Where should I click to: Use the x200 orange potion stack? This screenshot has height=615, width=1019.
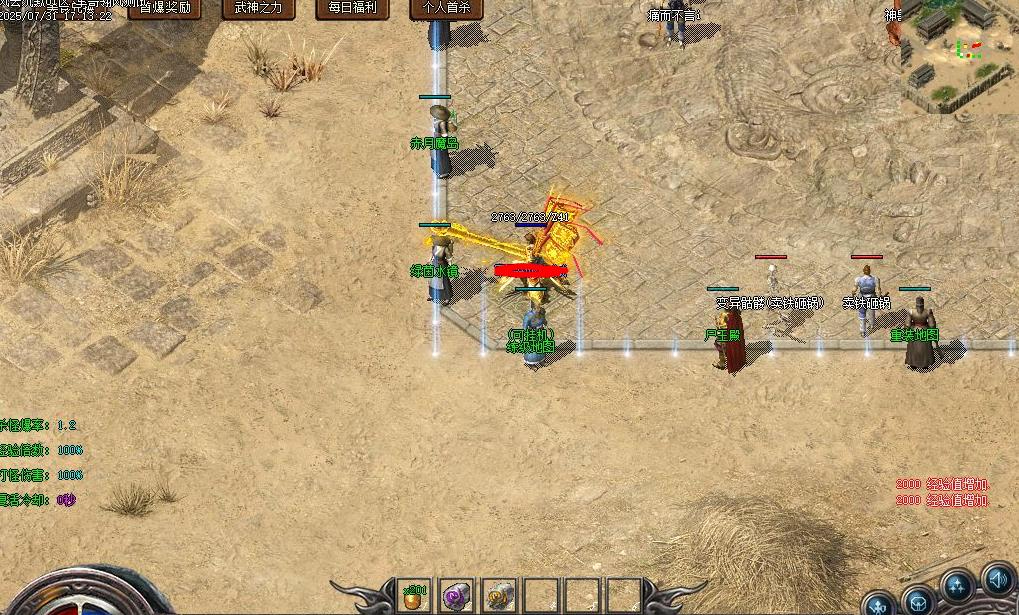tap(414, 595)
